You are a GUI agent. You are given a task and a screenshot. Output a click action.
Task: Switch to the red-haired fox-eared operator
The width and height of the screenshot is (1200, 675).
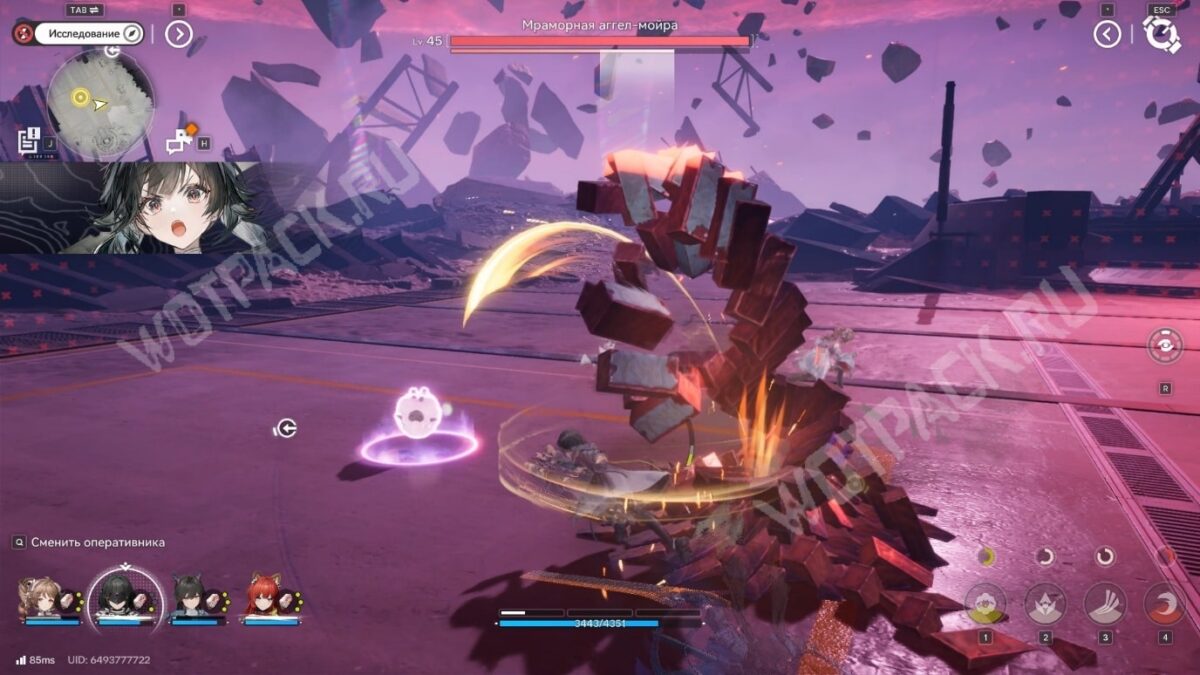(x=266, y=598)
